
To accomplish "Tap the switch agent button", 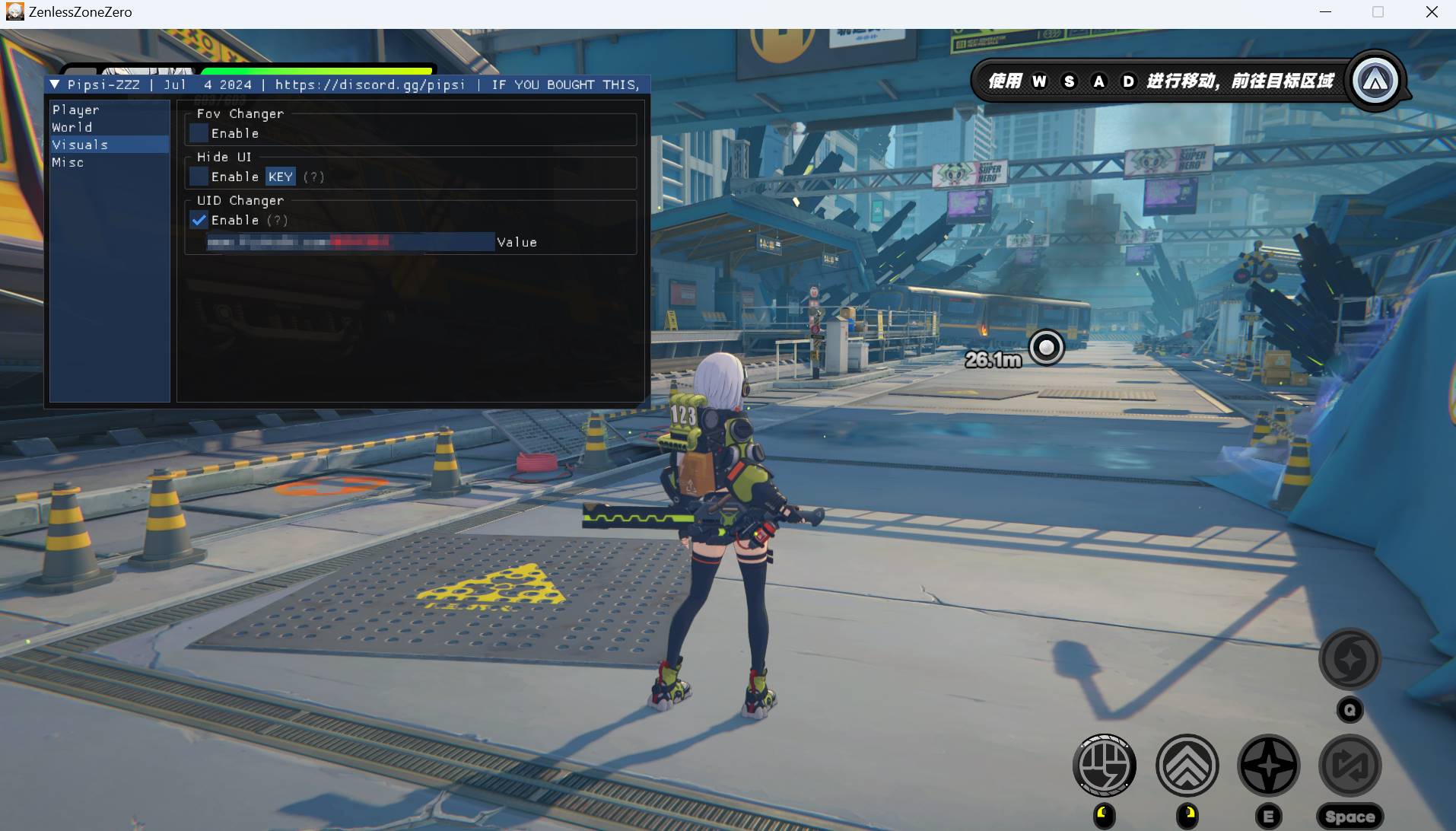I will [1350, 766].
